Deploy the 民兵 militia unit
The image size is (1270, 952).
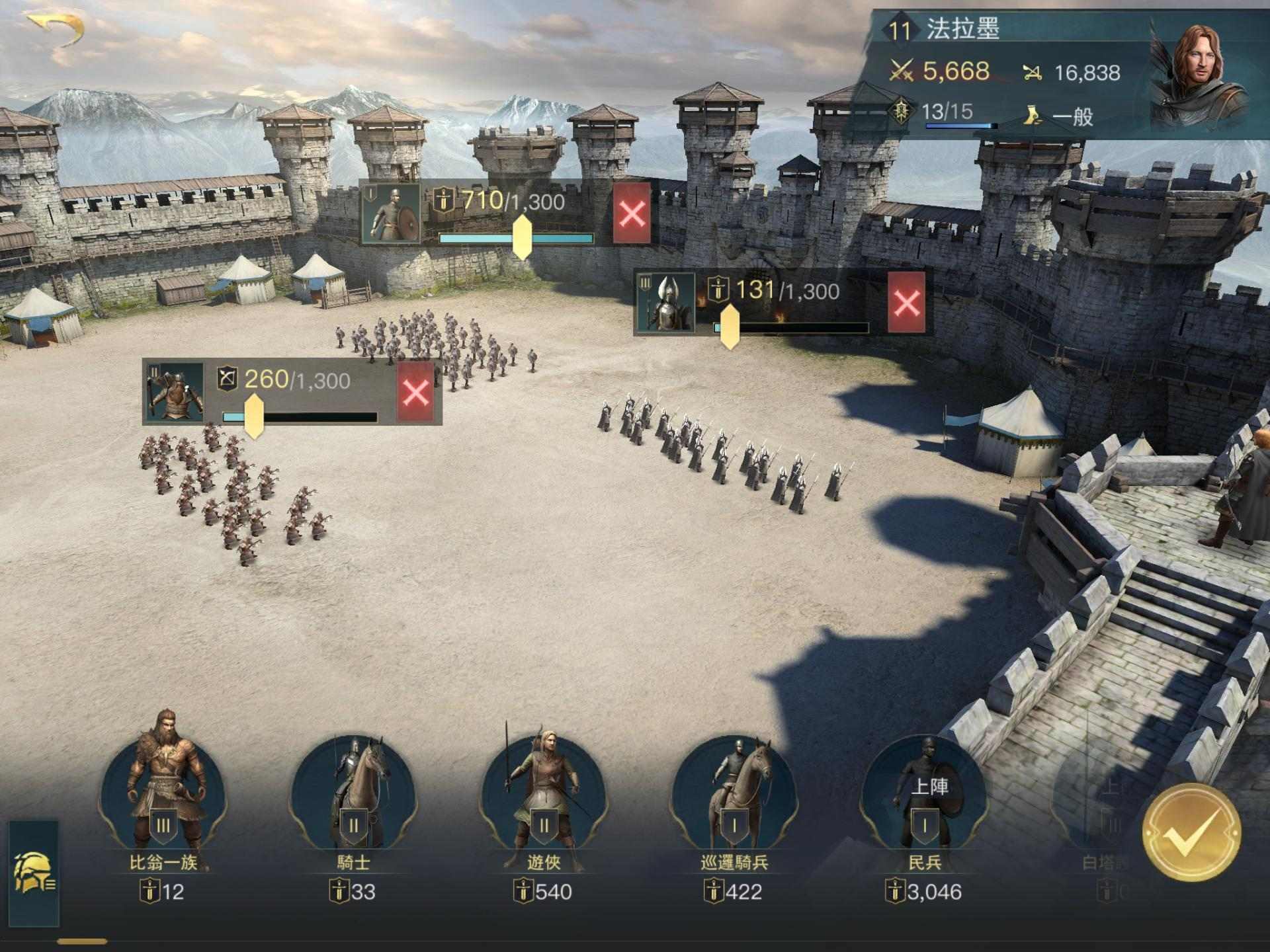925,793
